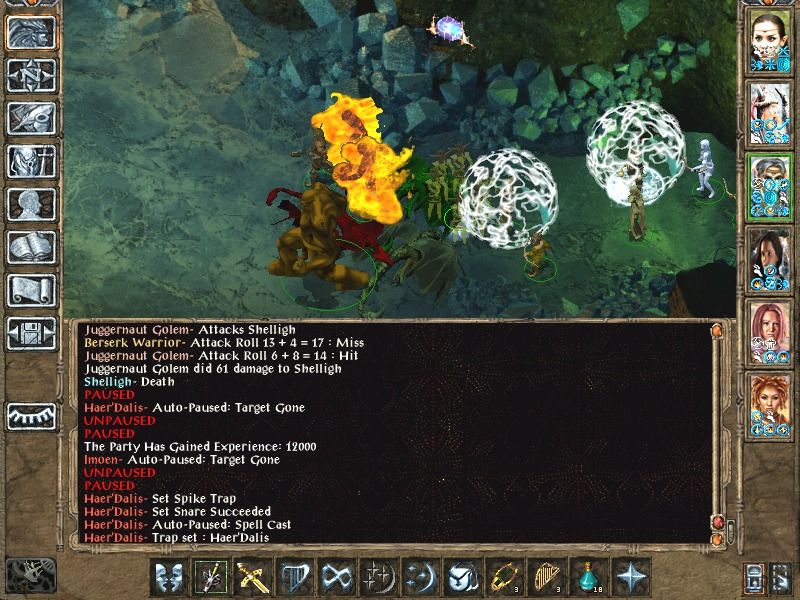Open the character record screen
Screen dimensions: 800x600
(x=31, y=204)
